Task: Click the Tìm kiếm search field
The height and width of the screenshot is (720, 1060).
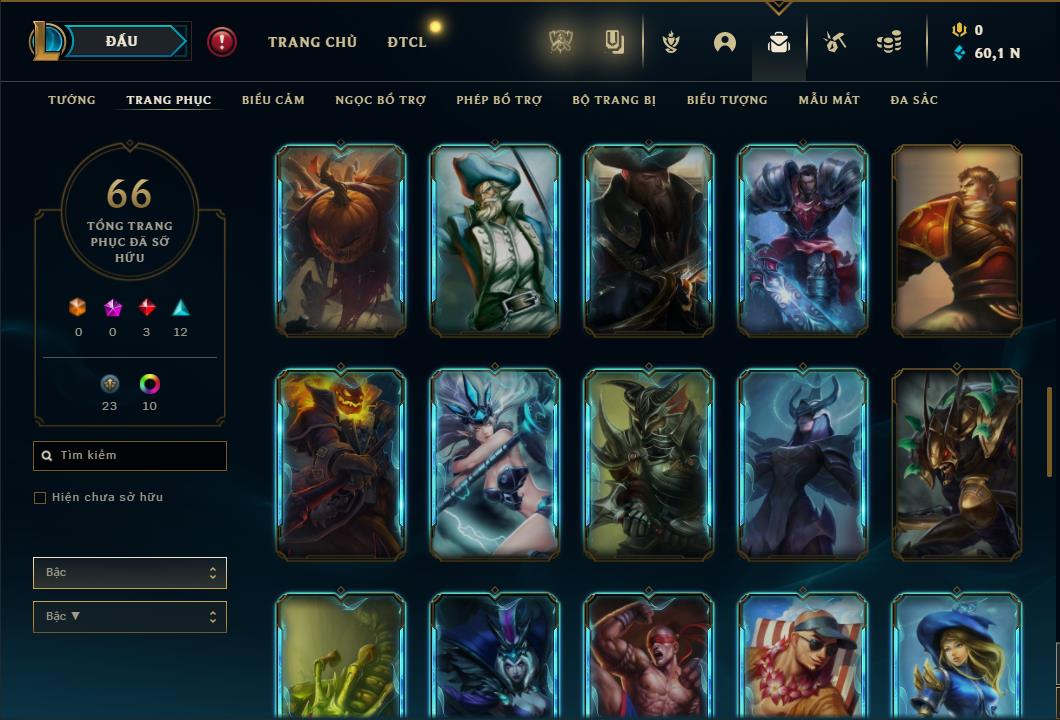Action: [130, 456]
